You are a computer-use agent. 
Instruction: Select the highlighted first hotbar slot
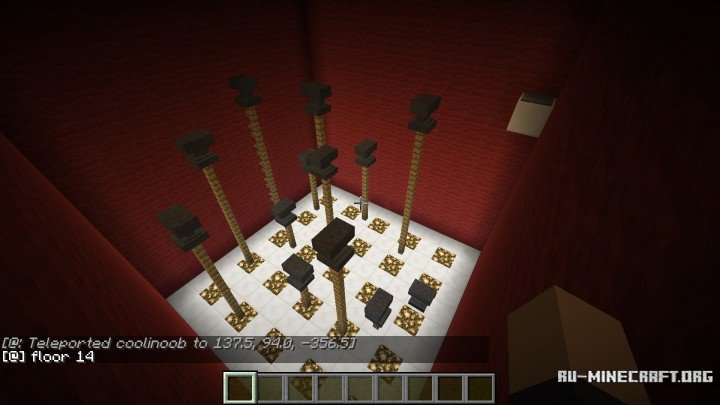click(x=240, y=387)
